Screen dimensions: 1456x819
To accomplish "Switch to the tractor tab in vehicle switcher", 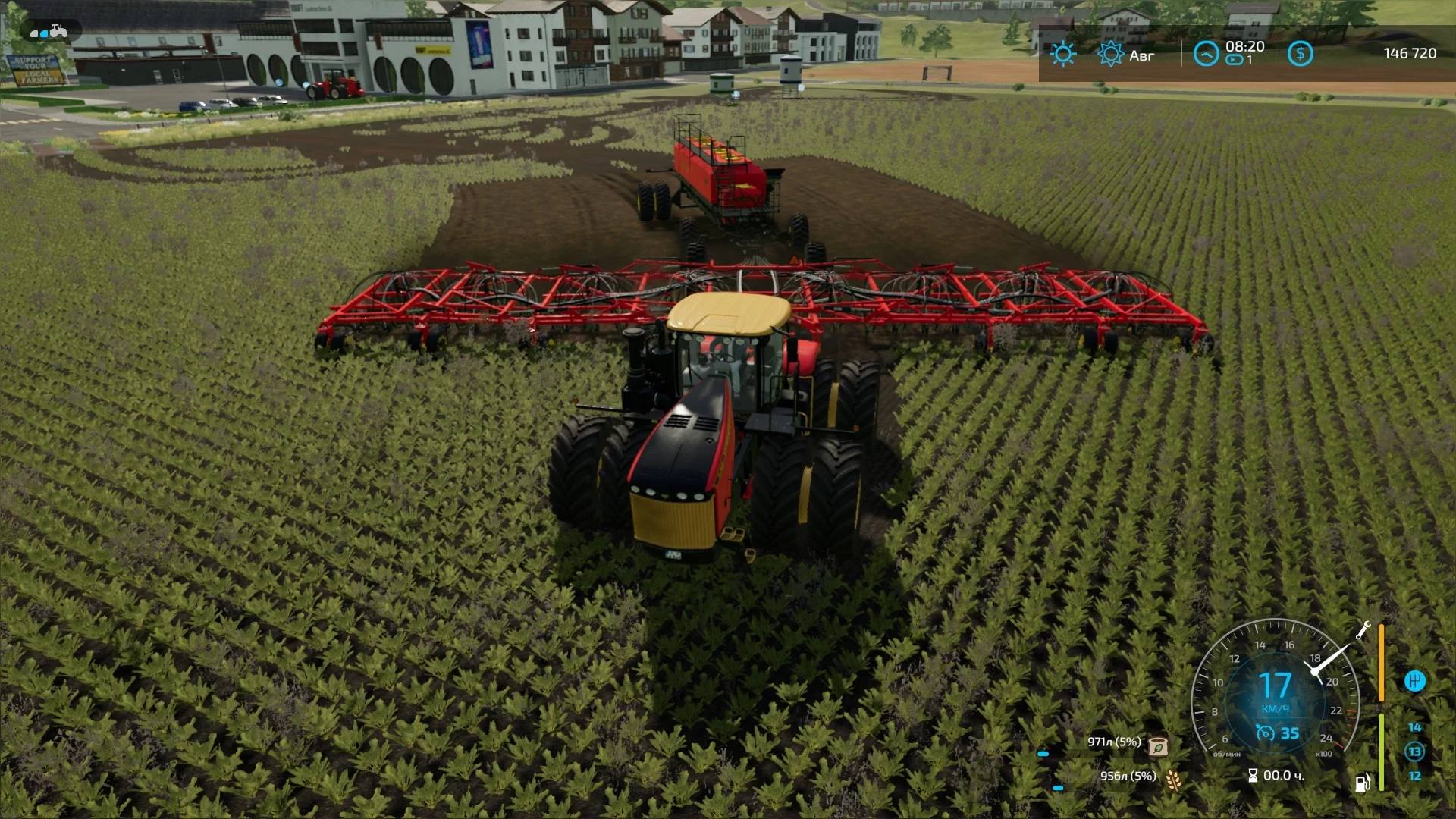I will (58, 32).
